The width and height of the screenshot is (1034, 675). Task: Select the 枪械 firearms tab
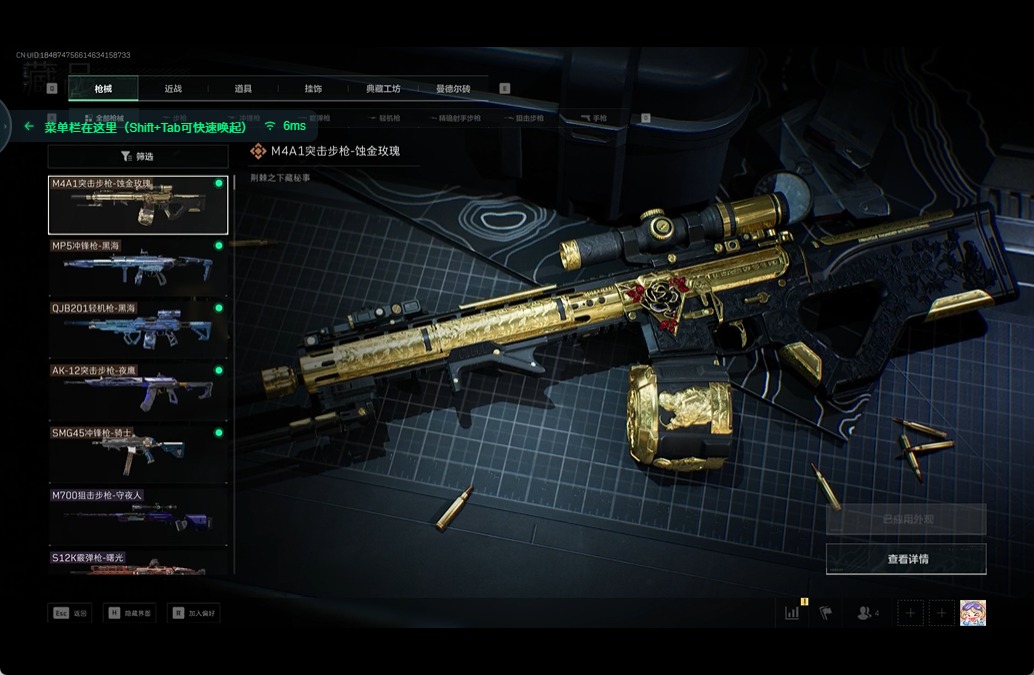click(103, 89)
